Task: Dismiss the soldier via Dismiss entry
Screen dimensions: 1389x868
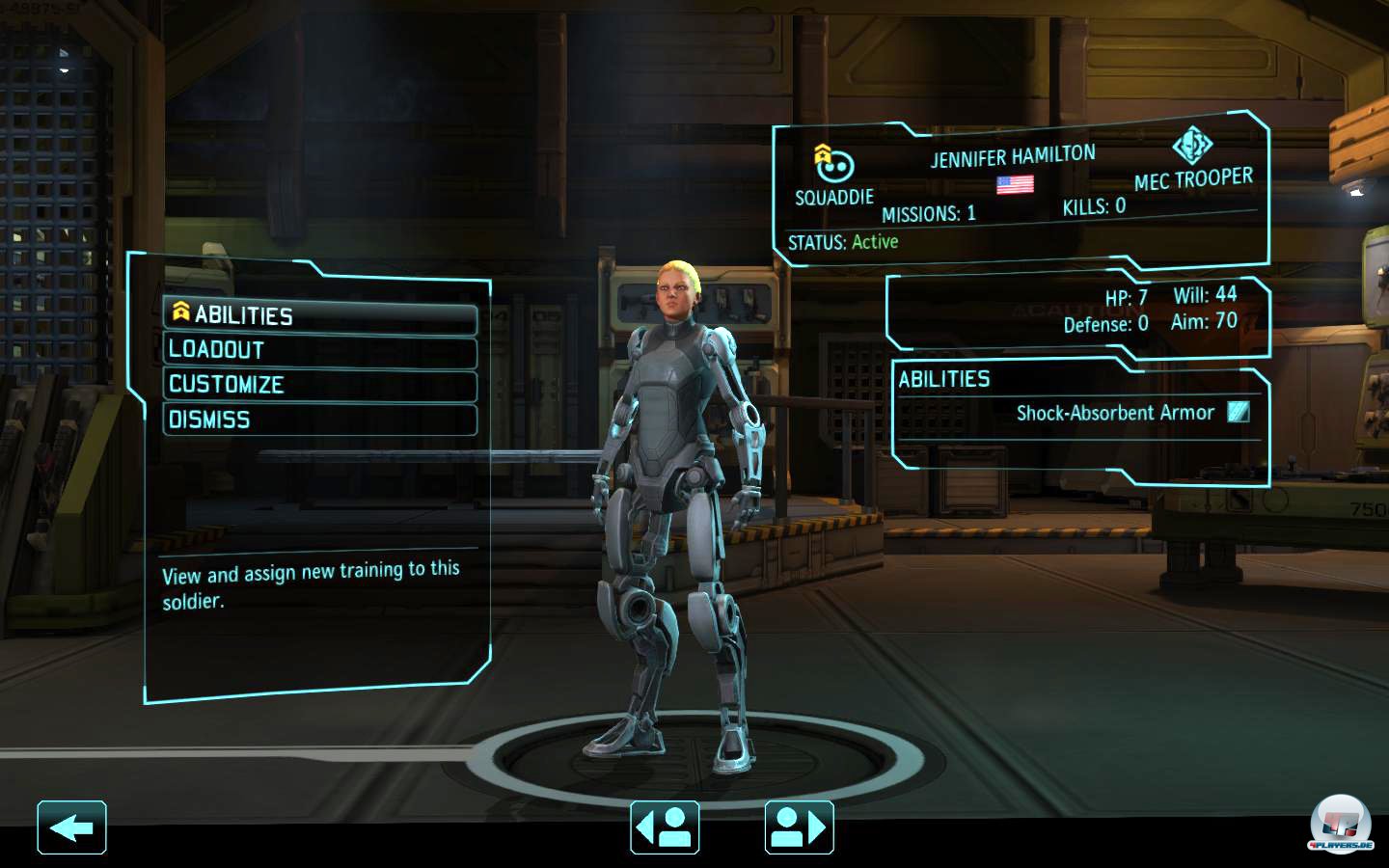Action: pyautogui.click(x=319, y=420)
